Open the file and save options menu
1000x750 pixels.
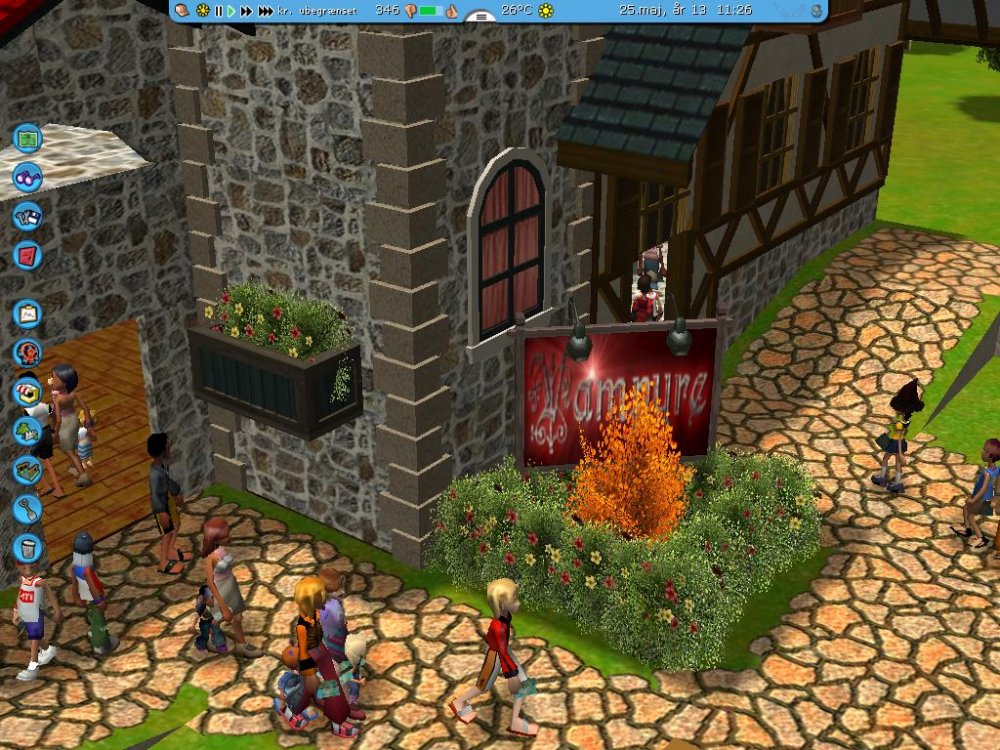[27, 216]
